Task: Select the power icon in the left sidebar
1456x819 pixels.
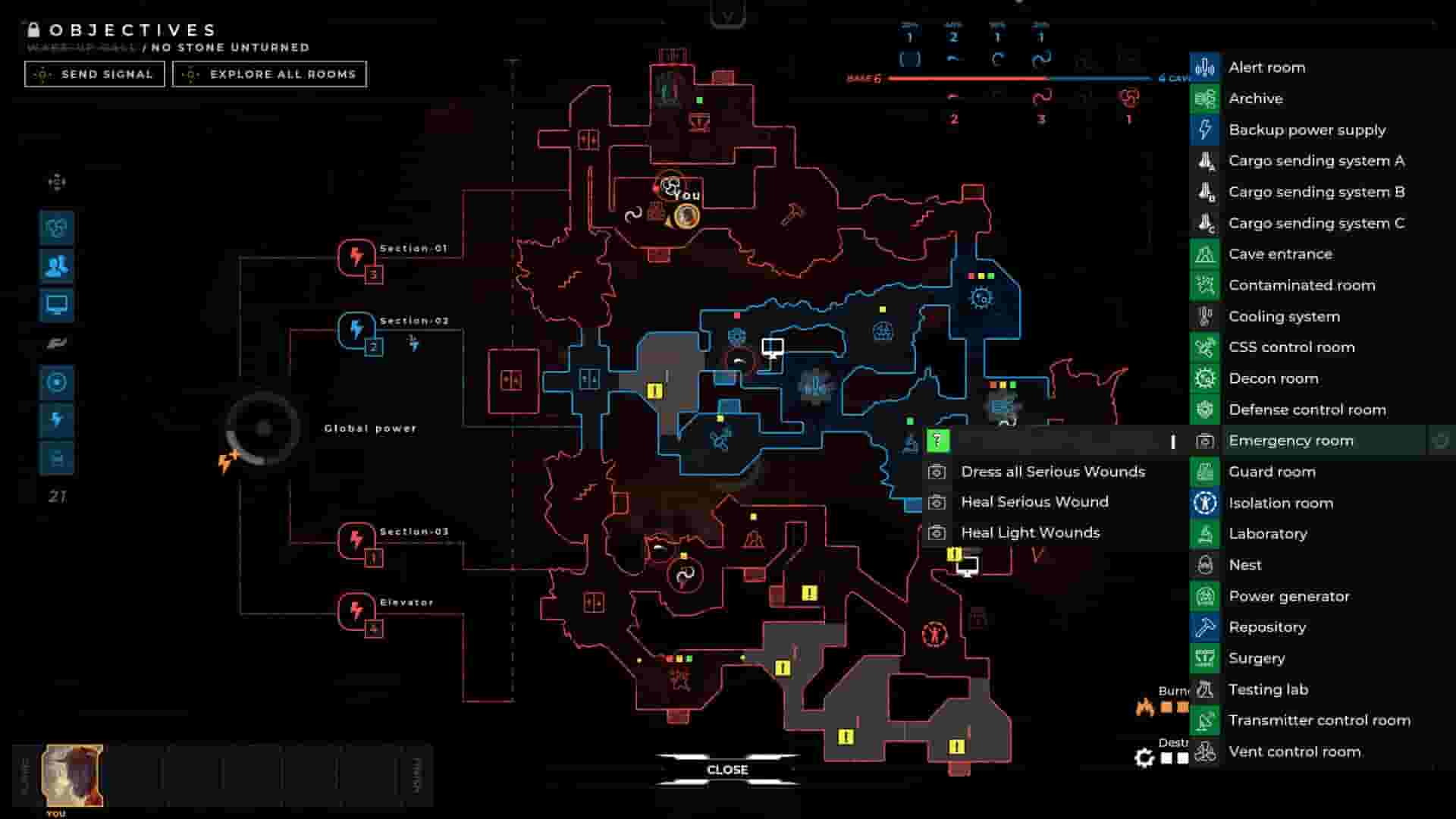Action: (56, 421)
